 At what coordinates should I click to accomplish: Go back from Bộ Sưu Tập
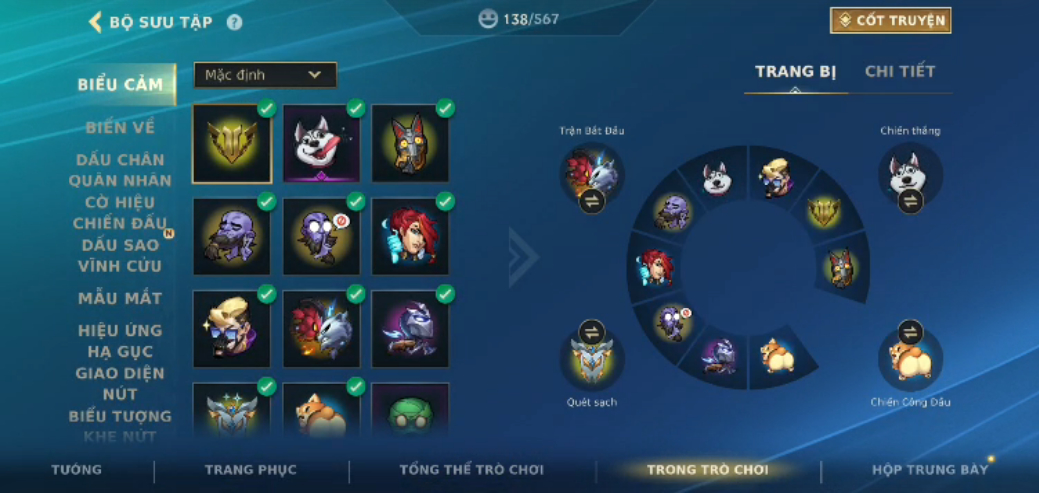point(96,22)
